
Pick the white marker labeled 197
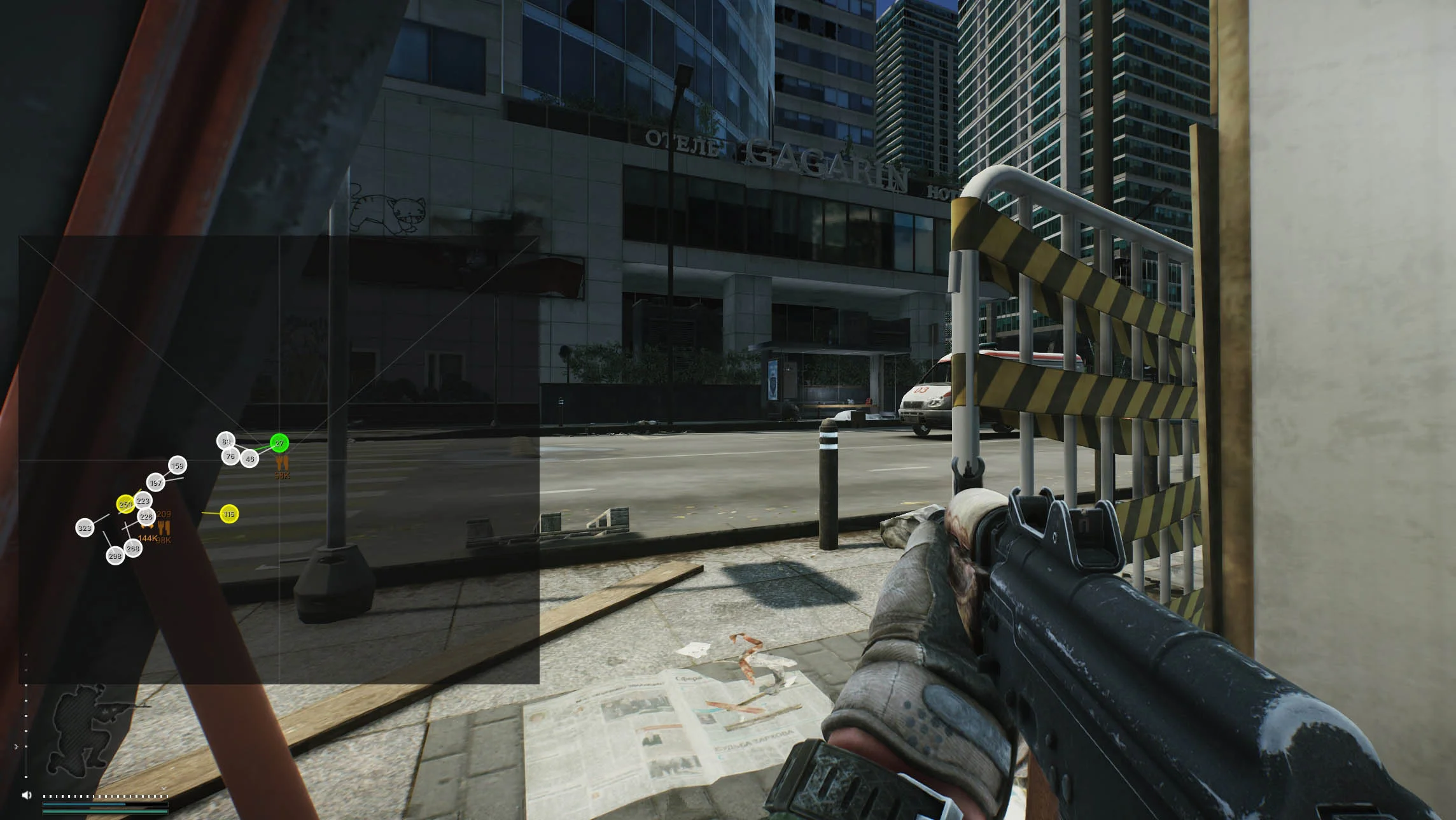[156, 483]
